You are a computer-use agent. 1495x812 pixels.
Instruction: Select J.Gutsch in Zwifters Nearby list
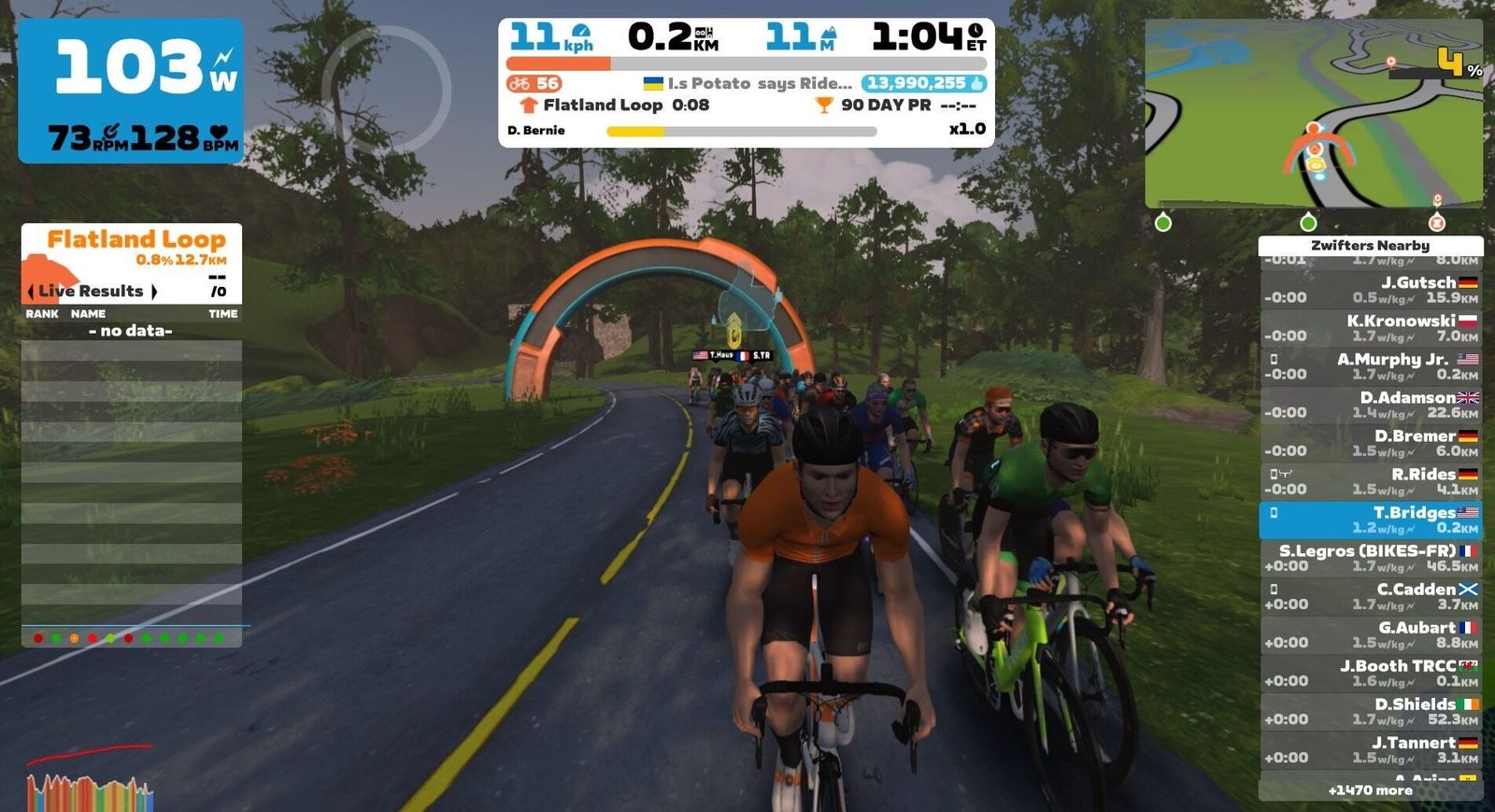click(x=1370, y=290)
